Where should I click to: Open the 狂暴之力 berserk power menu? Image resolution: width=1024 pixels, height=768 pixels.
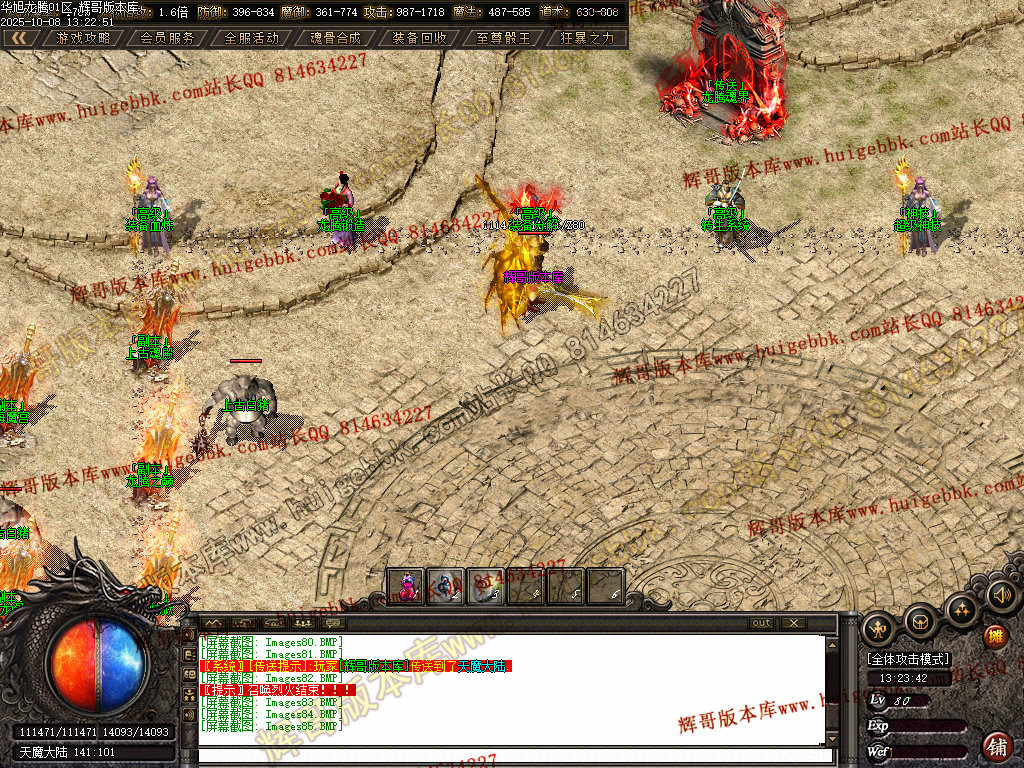[x=587, y=38]
